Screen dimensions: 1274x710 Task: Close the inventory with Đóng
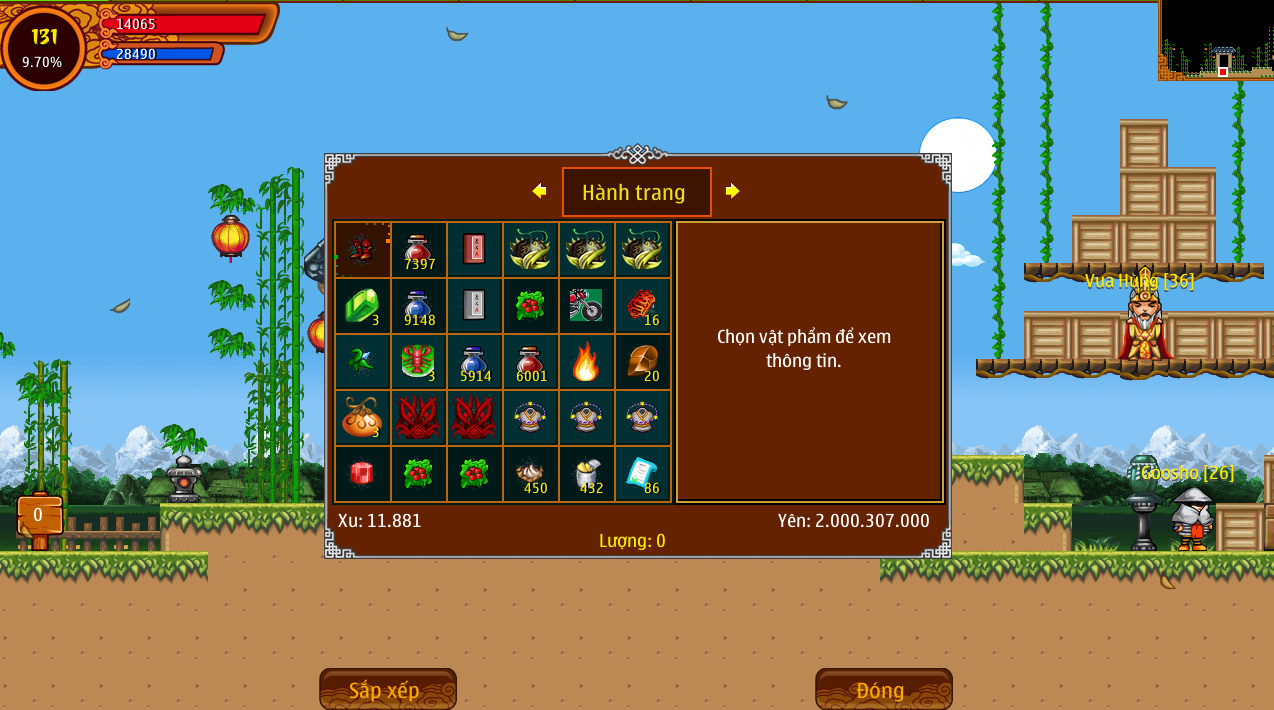[883, 690]
